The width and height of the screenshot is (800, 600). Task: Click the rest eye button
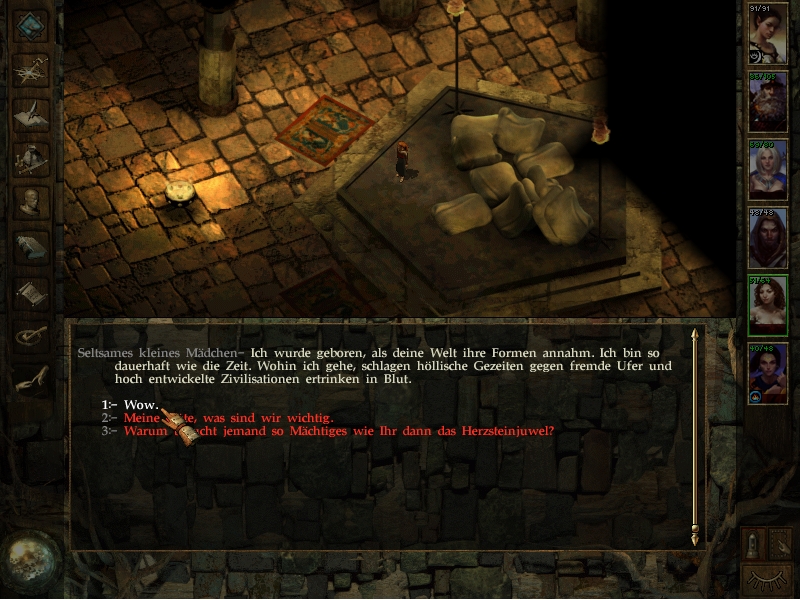click(768, 580)
